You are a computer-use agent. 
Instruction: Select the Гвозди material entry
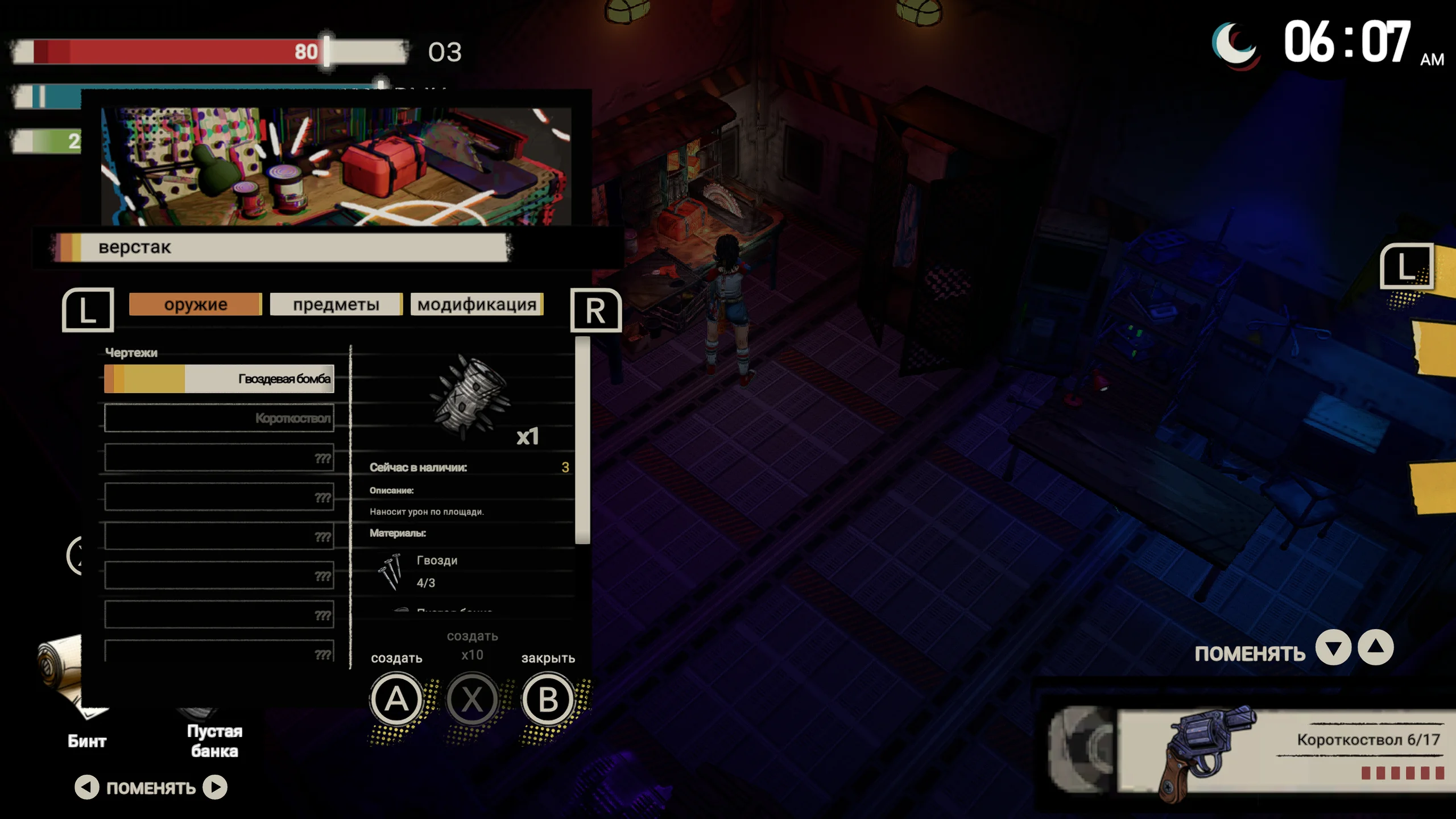click(x=437, y=571)
